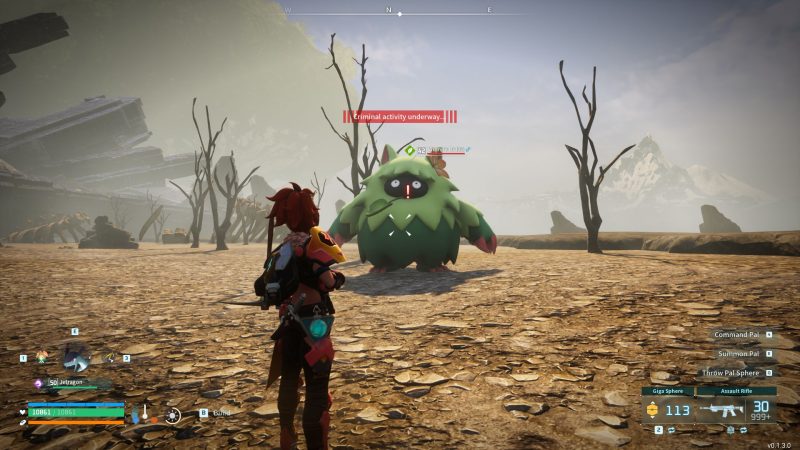Select the Giga Sphere slot

point(667,409)
